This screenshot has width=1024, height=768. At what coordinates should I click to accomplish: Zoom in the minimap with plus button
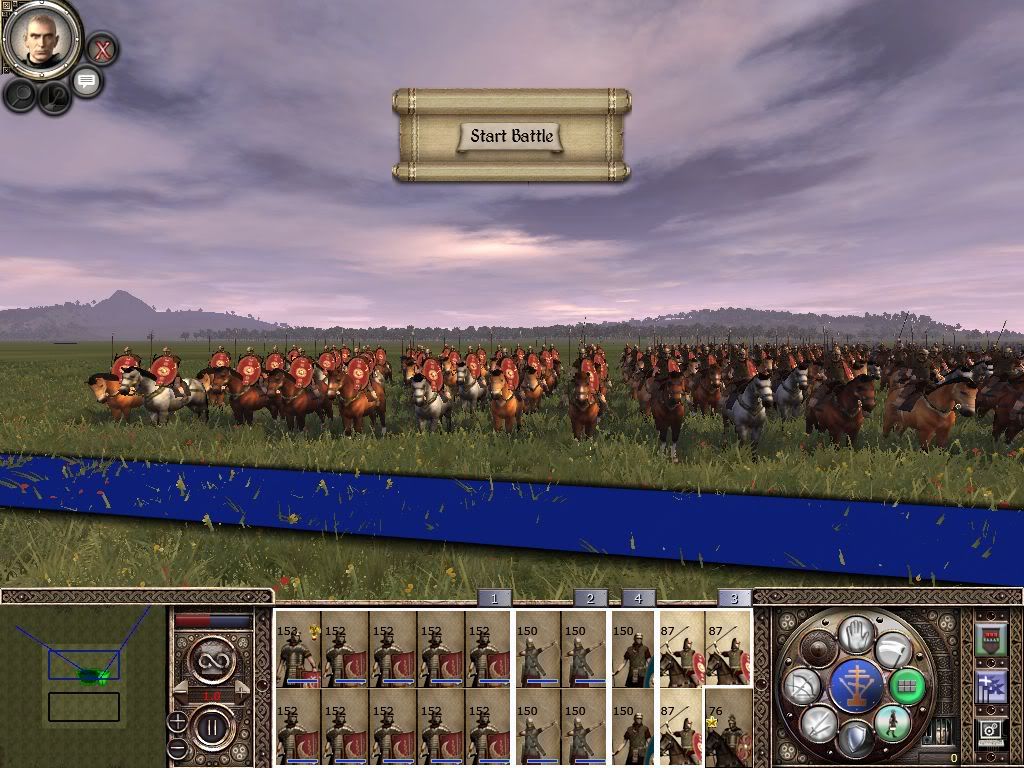177,722
